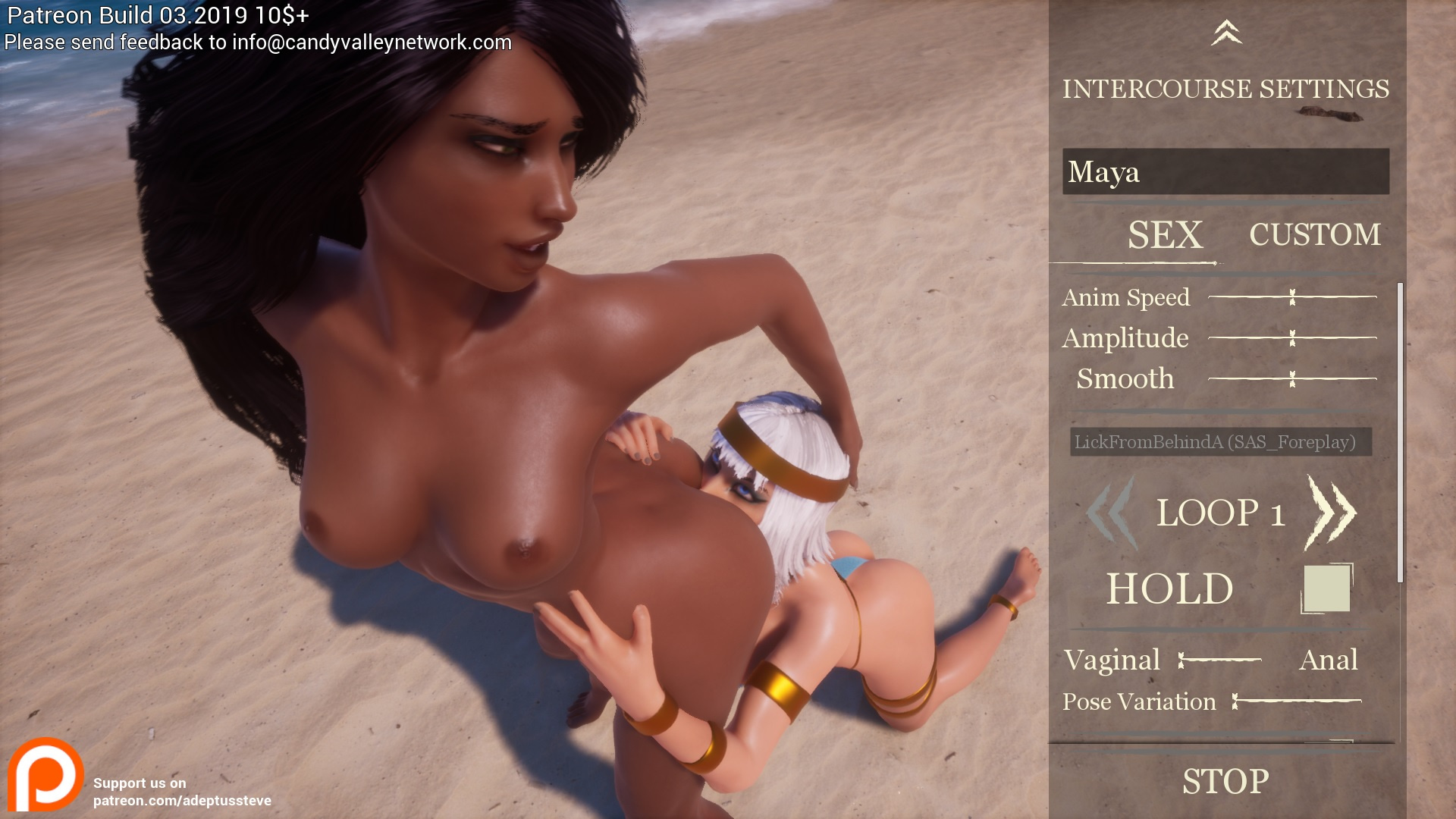Select the SEX tab
Screen dimensions: 1456x819
(x=1165, y=234)
